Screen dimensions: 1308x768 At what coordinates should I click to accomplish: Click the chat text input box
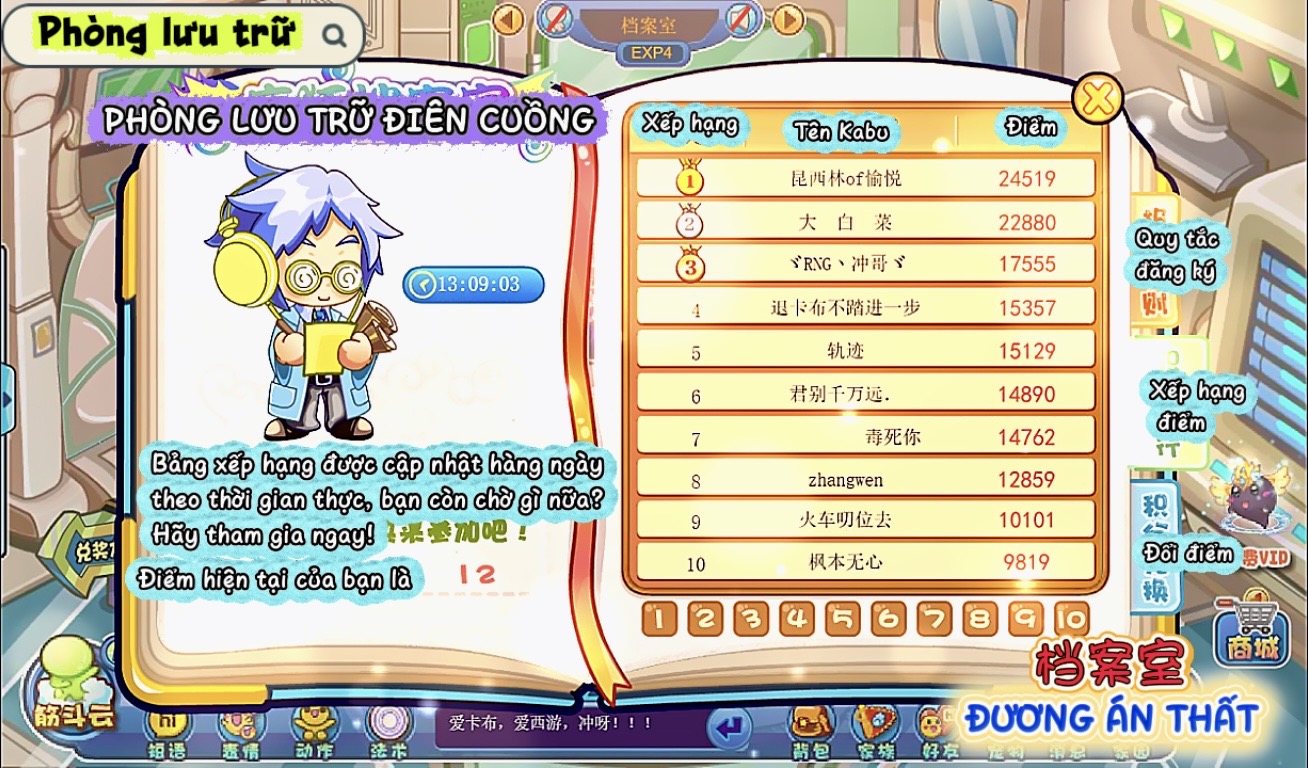[570, 724]
